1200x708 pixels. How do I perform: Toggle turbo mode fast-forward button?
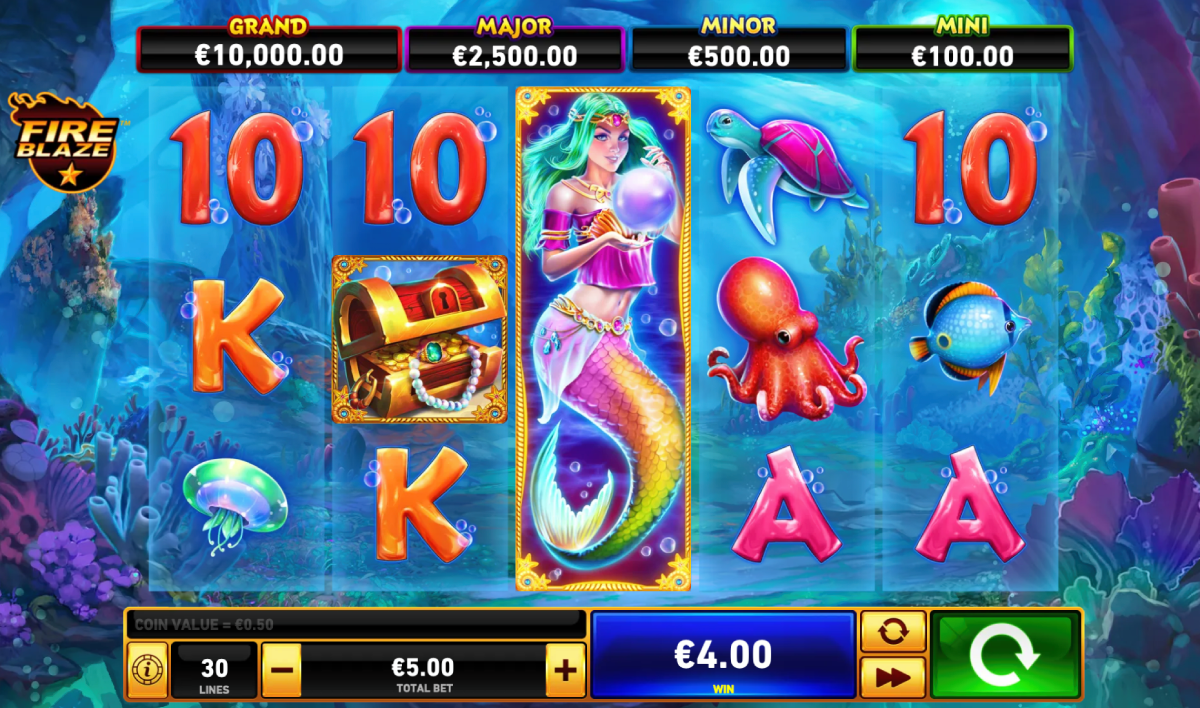[892, 677]
